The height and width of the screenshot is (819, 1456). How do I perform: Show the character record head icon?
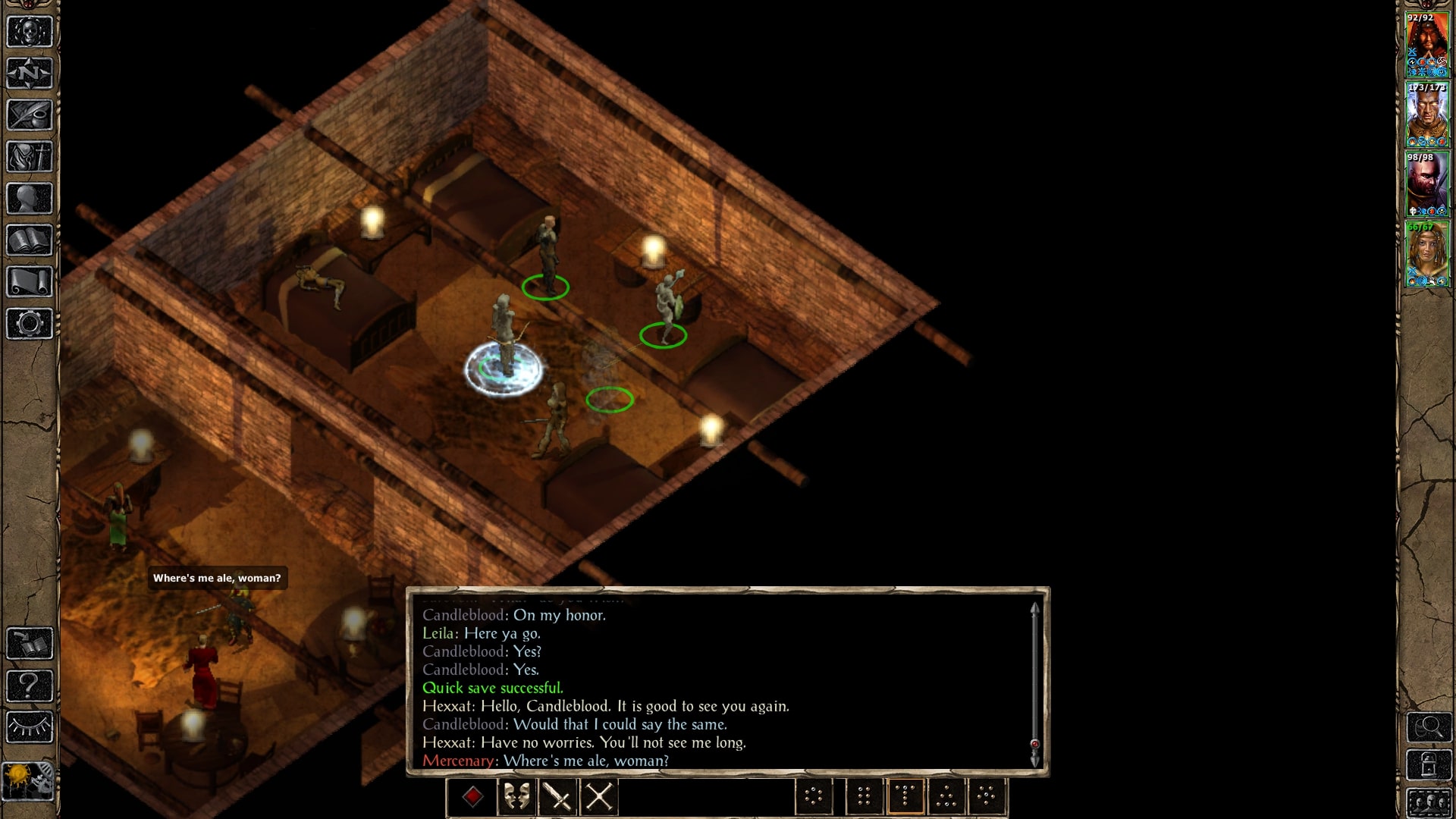[30, 199]
